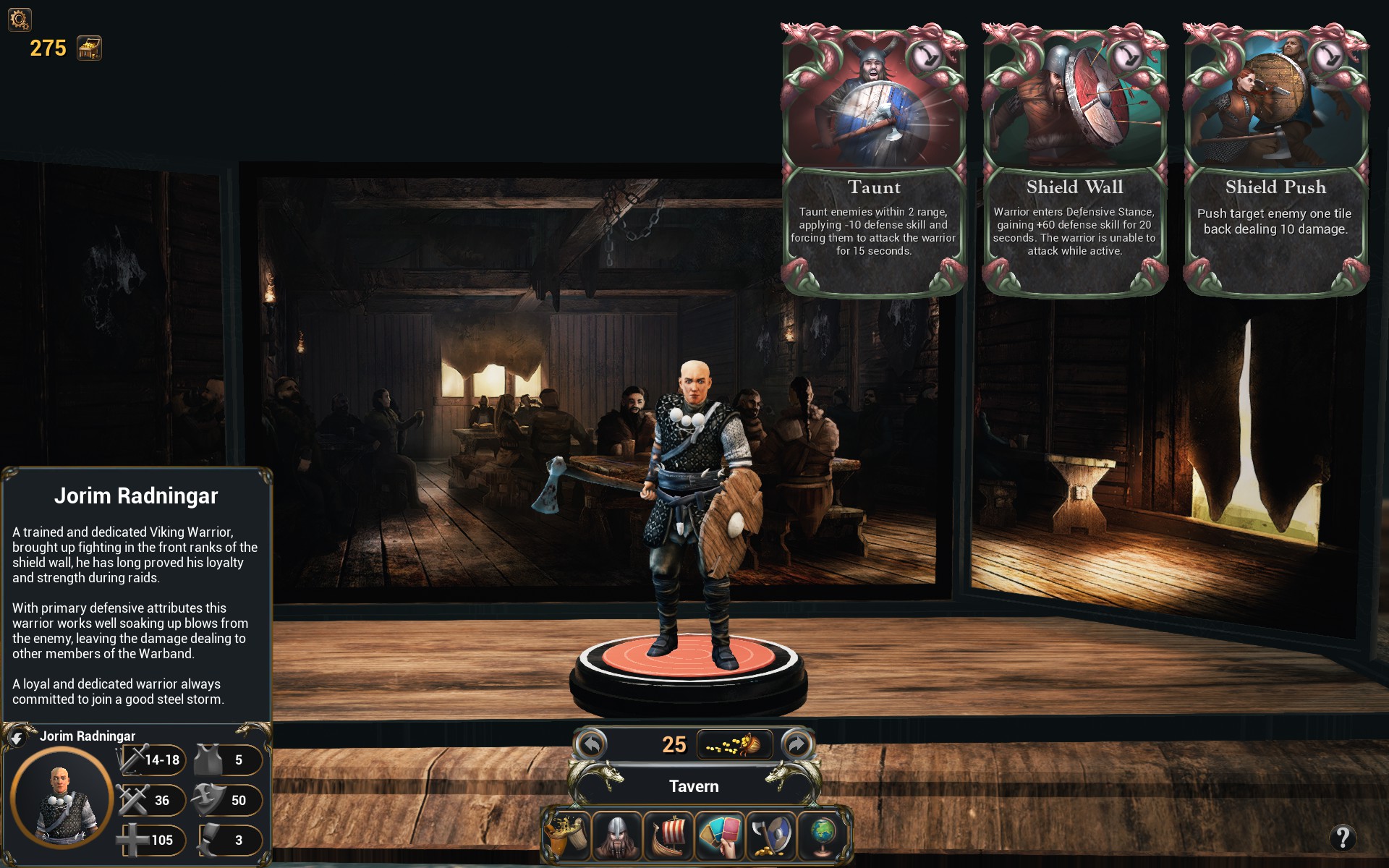This screenshot has width=1389, height=868.
Task: Open the world globe map
Action: [x=823, y=835]
